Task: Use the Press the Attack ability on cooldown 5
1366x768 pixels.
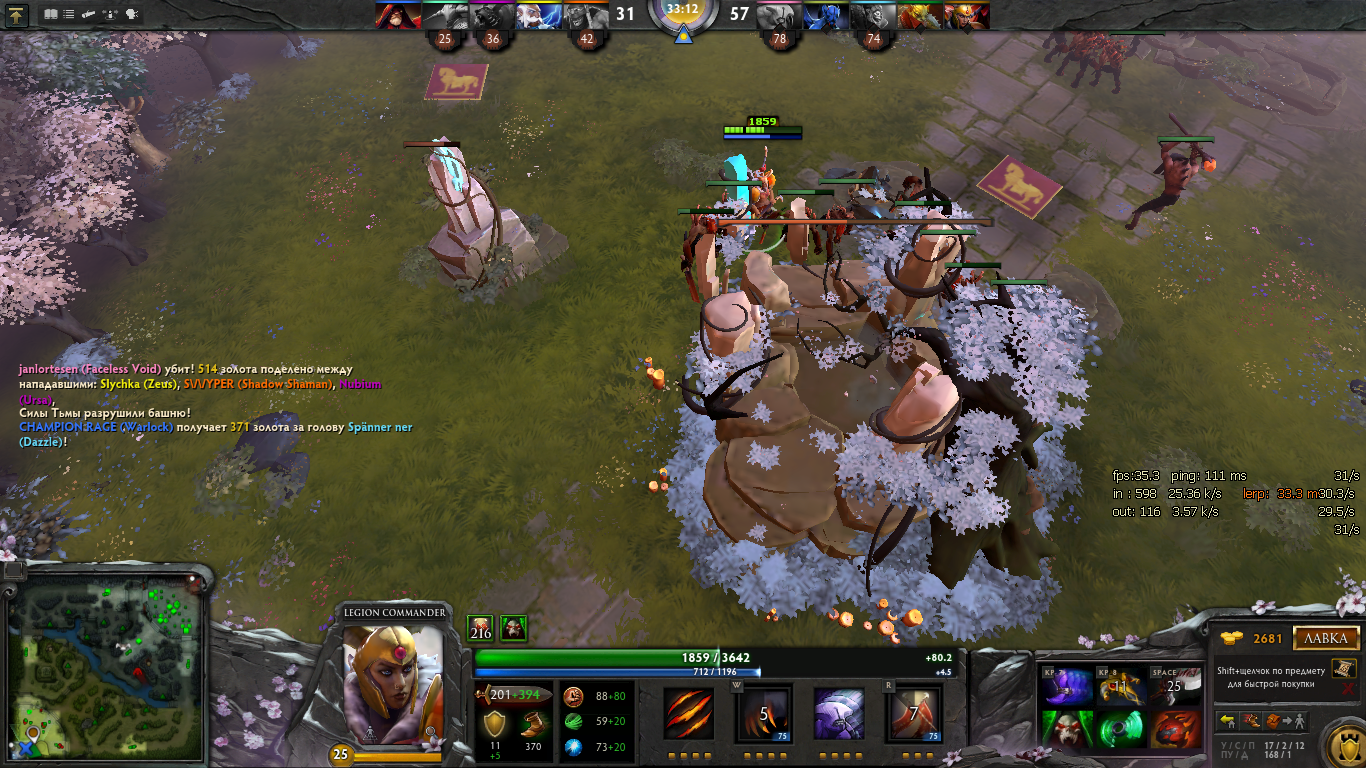Action: point(764,713)
